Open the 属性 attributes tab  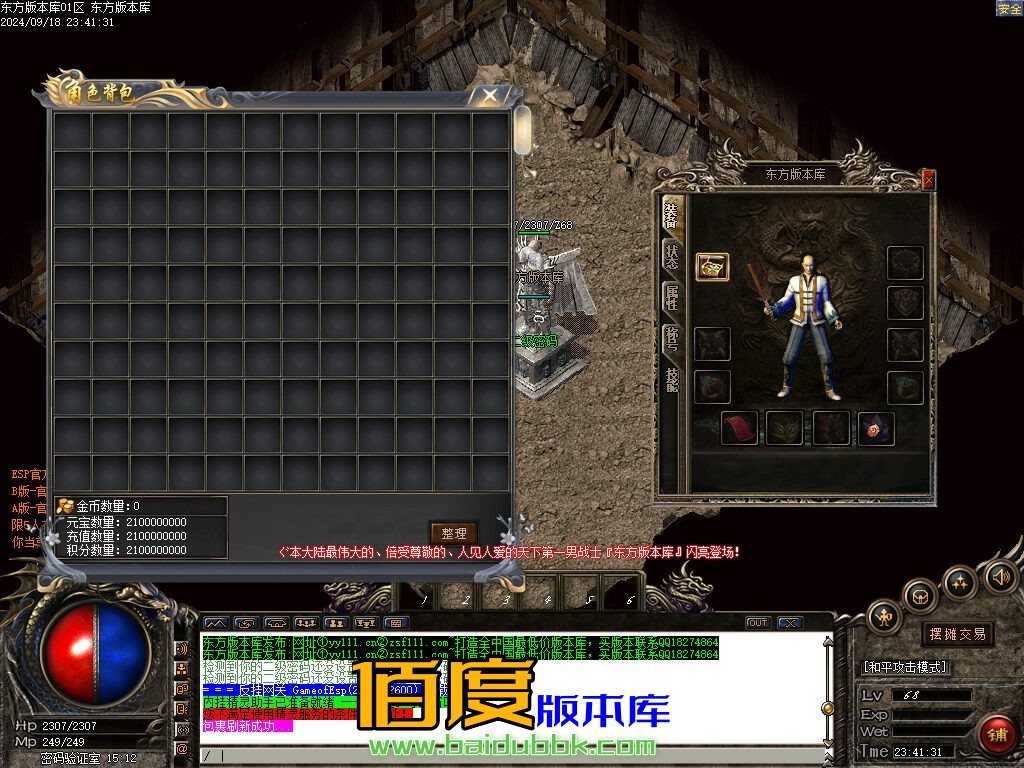tap(672, 297)
